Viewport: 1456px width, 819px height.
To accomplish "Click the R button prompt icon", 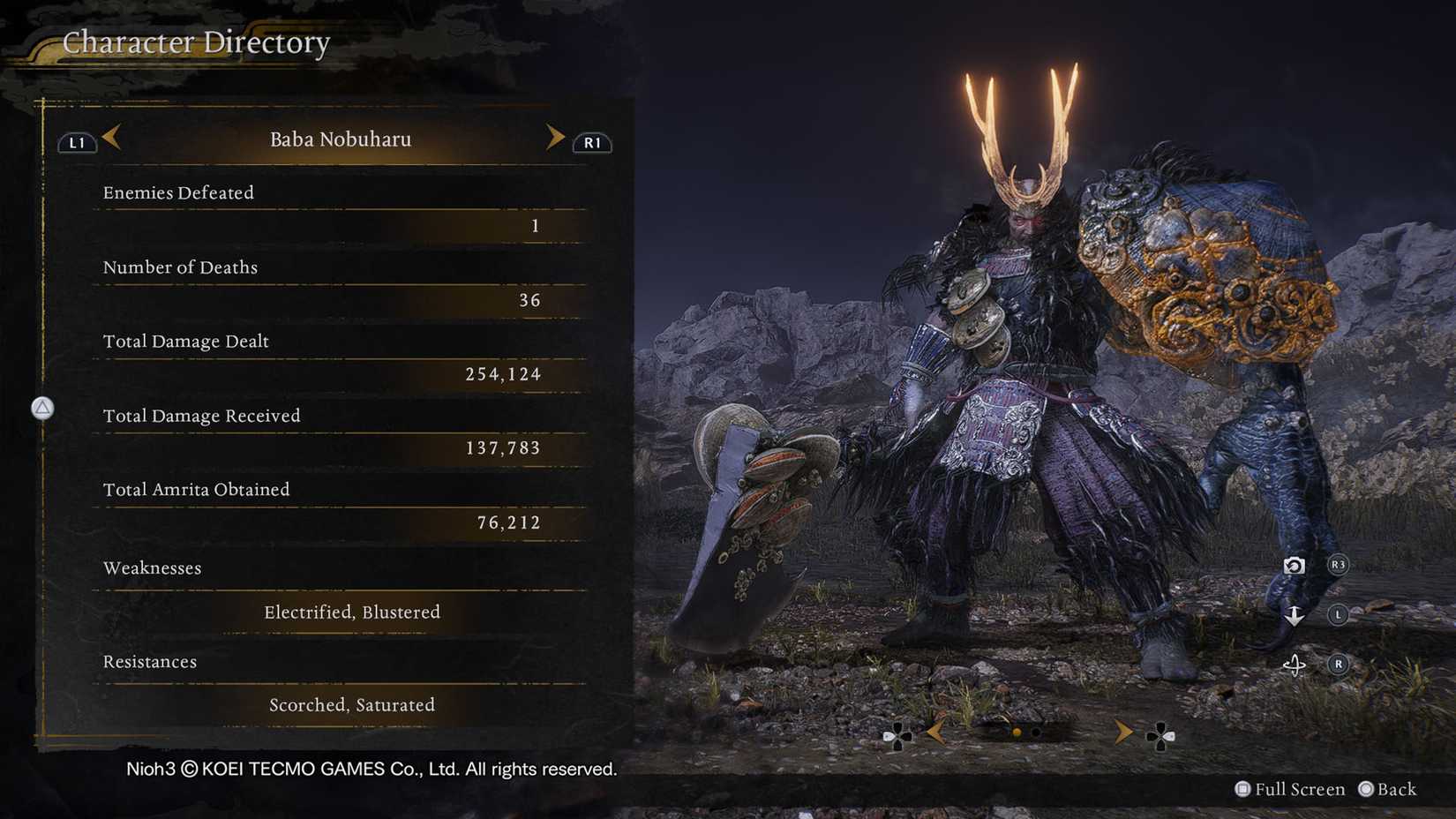I will point(1338,664).
